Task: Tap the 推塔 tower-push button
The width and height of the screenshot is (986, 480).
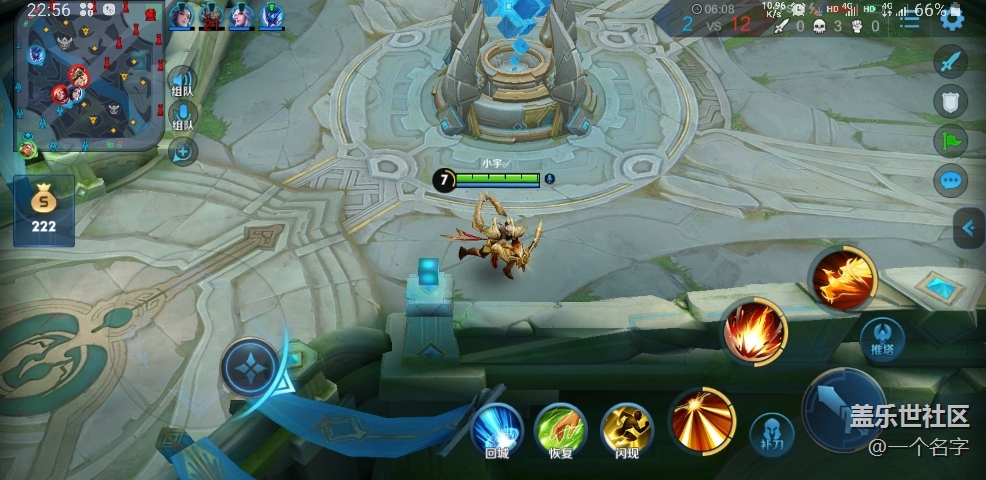Action: [x=884, y=338]
